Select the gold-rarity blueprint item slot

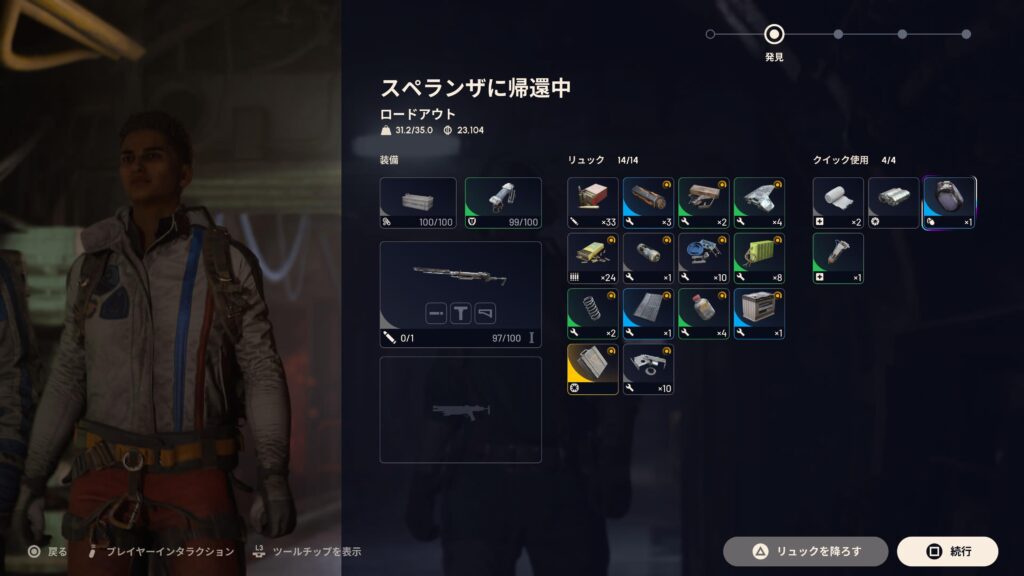[593, 369]
